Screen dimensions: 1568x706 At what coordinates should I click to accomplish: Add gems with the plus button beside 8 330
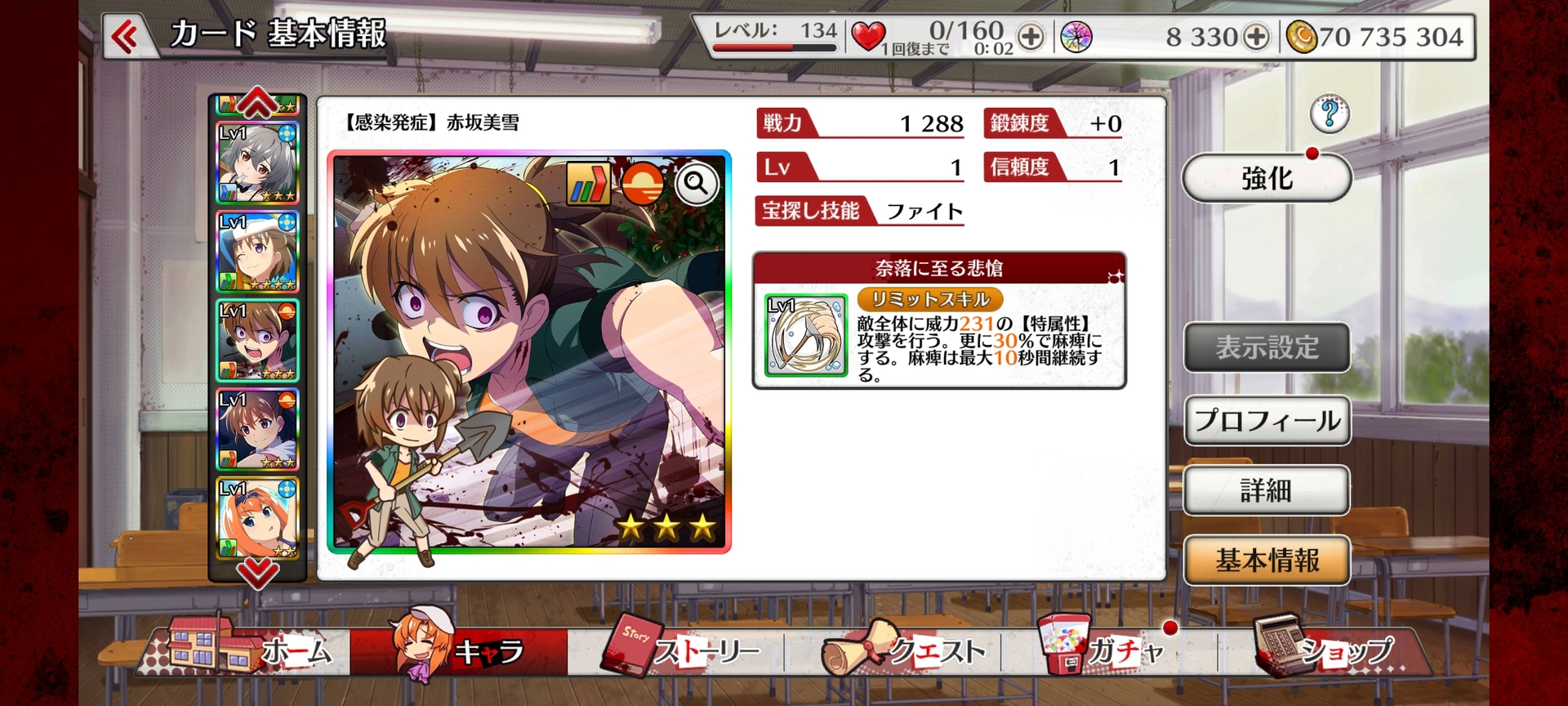[1256, 37]
